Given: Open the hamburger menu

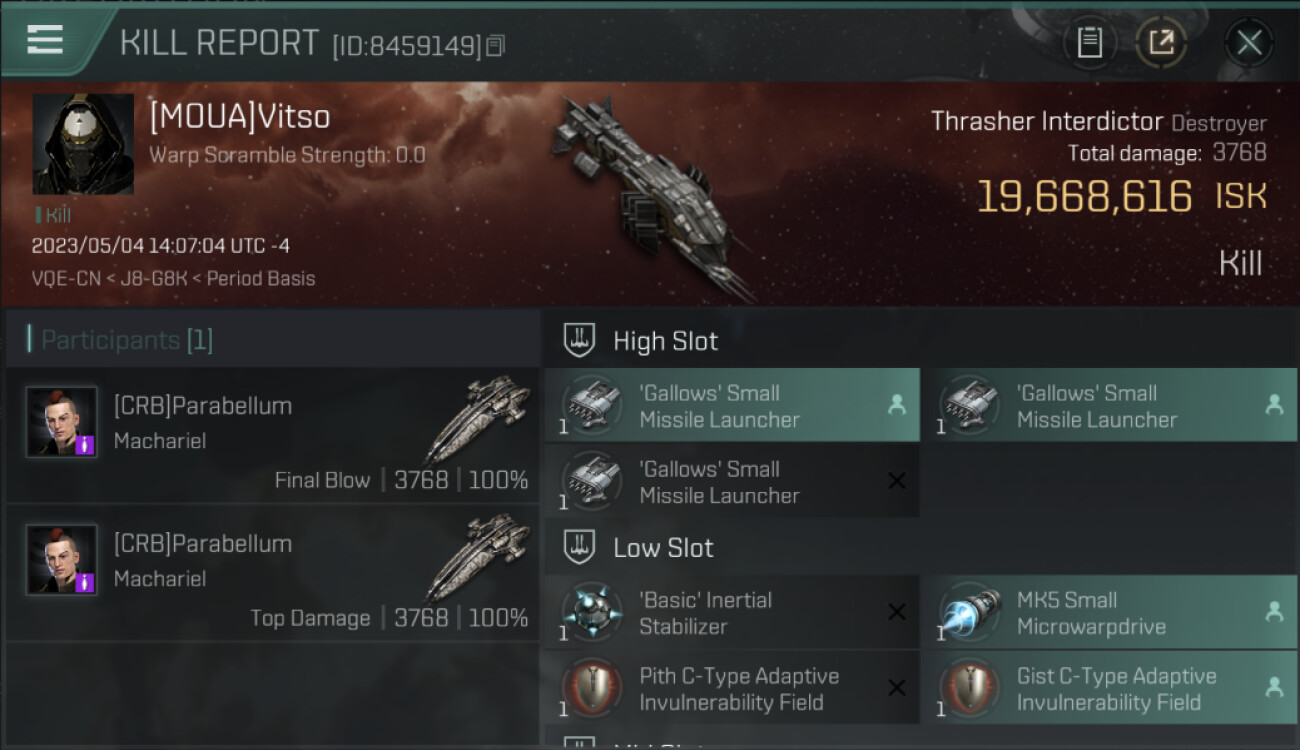Looking at the screenshot, I should coord(45,40).
